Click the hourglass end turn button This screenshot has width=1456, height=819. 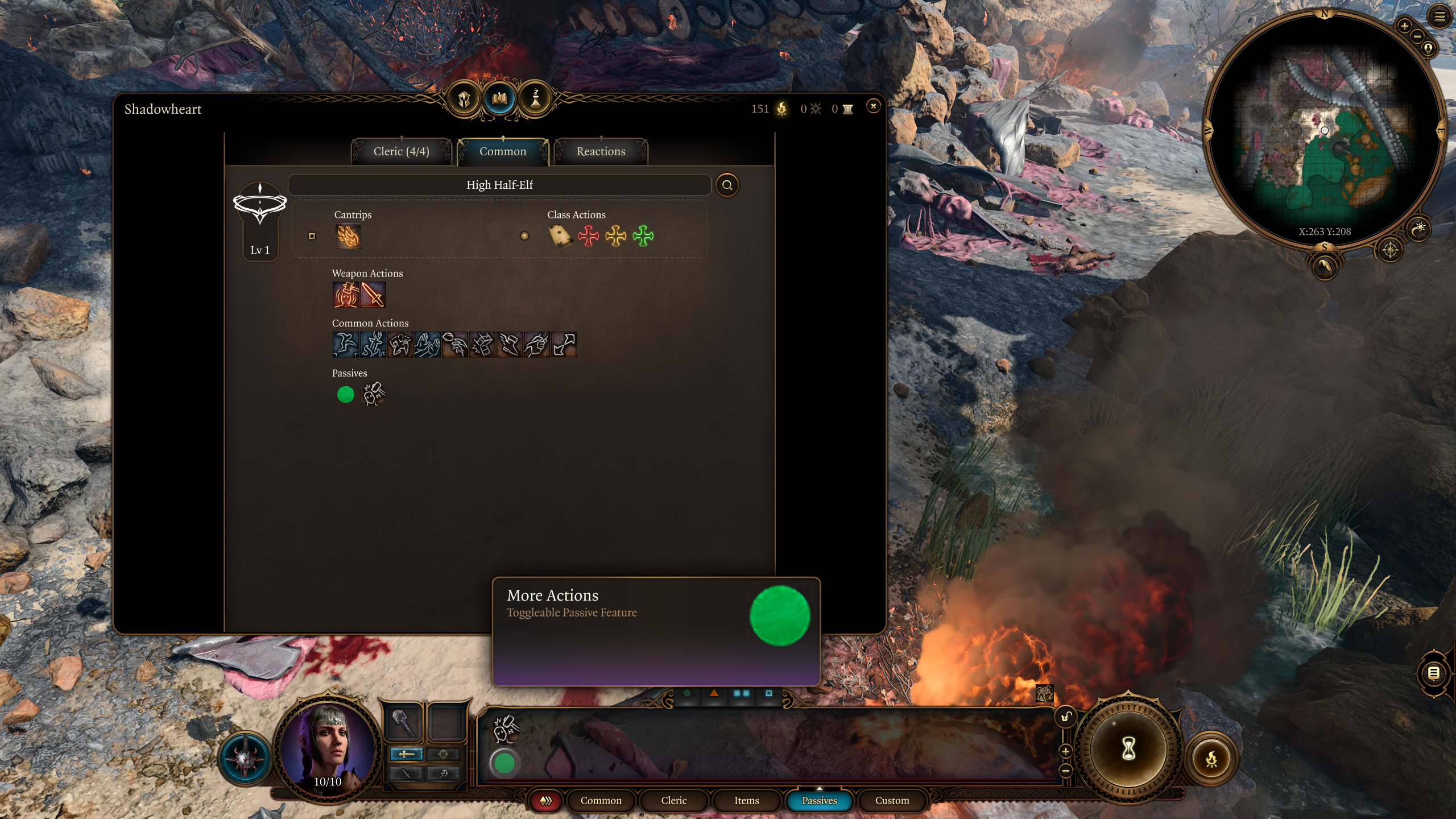1128,748
